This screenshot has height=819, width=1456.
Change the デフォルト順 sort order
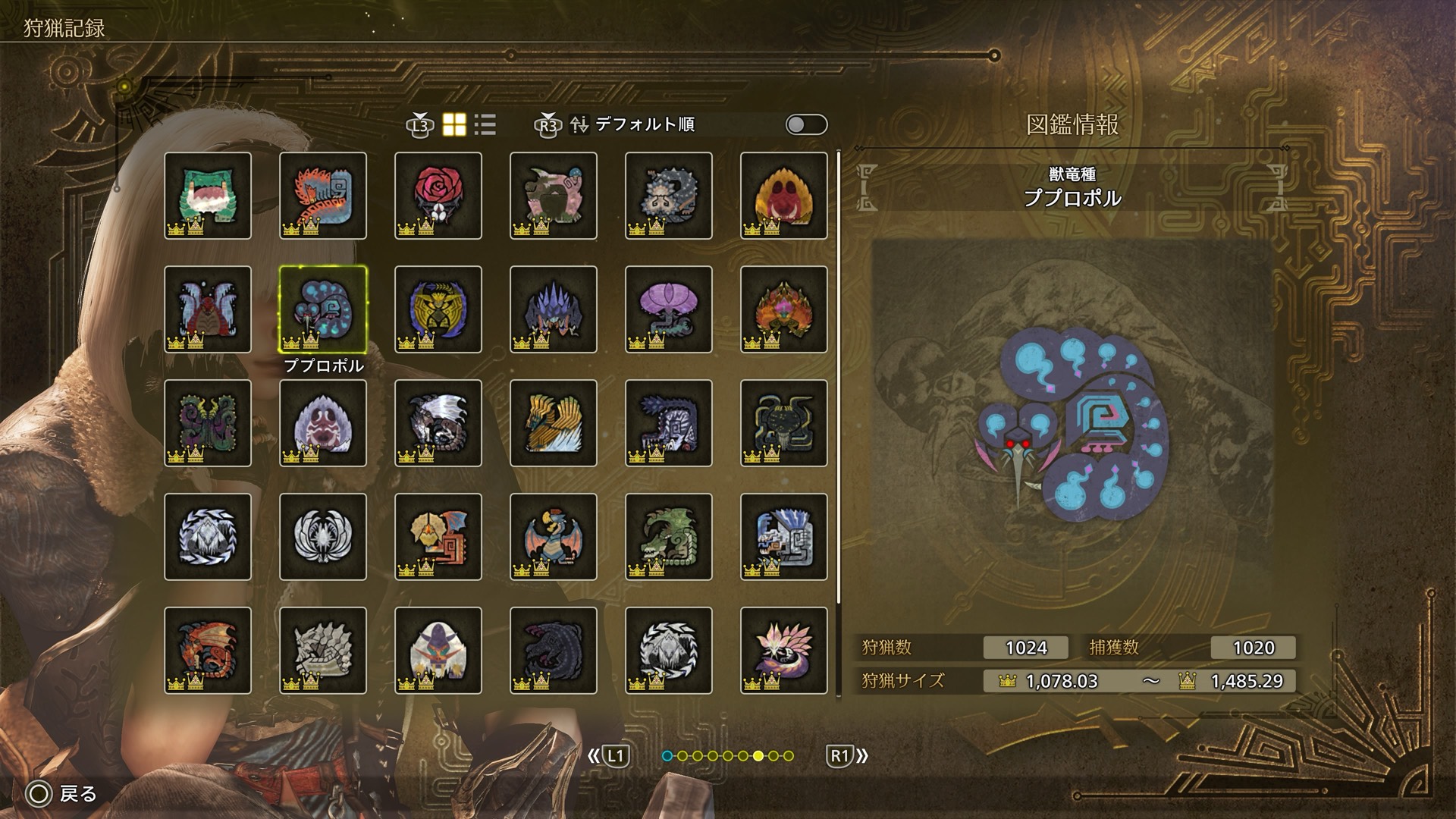pos(643,124)
